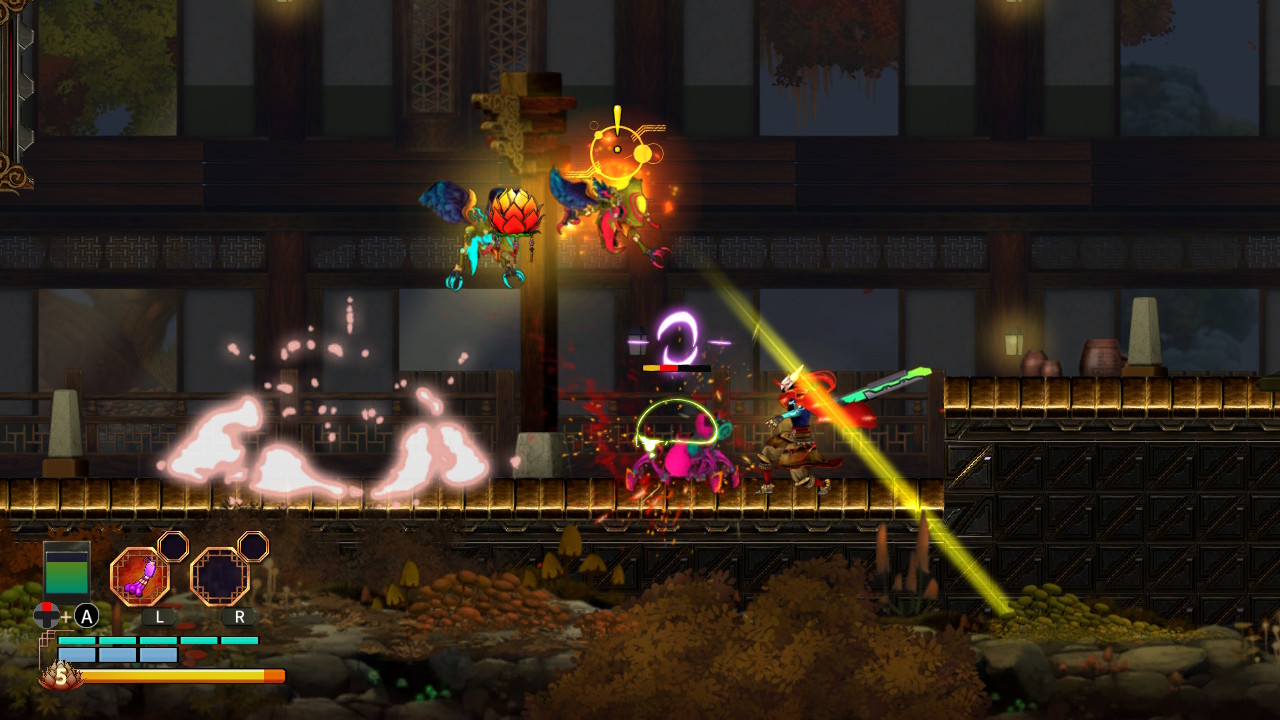Select the purple crab enemy on the walkway
The height and width of the screenshot is (720, 1280).
pos(680,460)
